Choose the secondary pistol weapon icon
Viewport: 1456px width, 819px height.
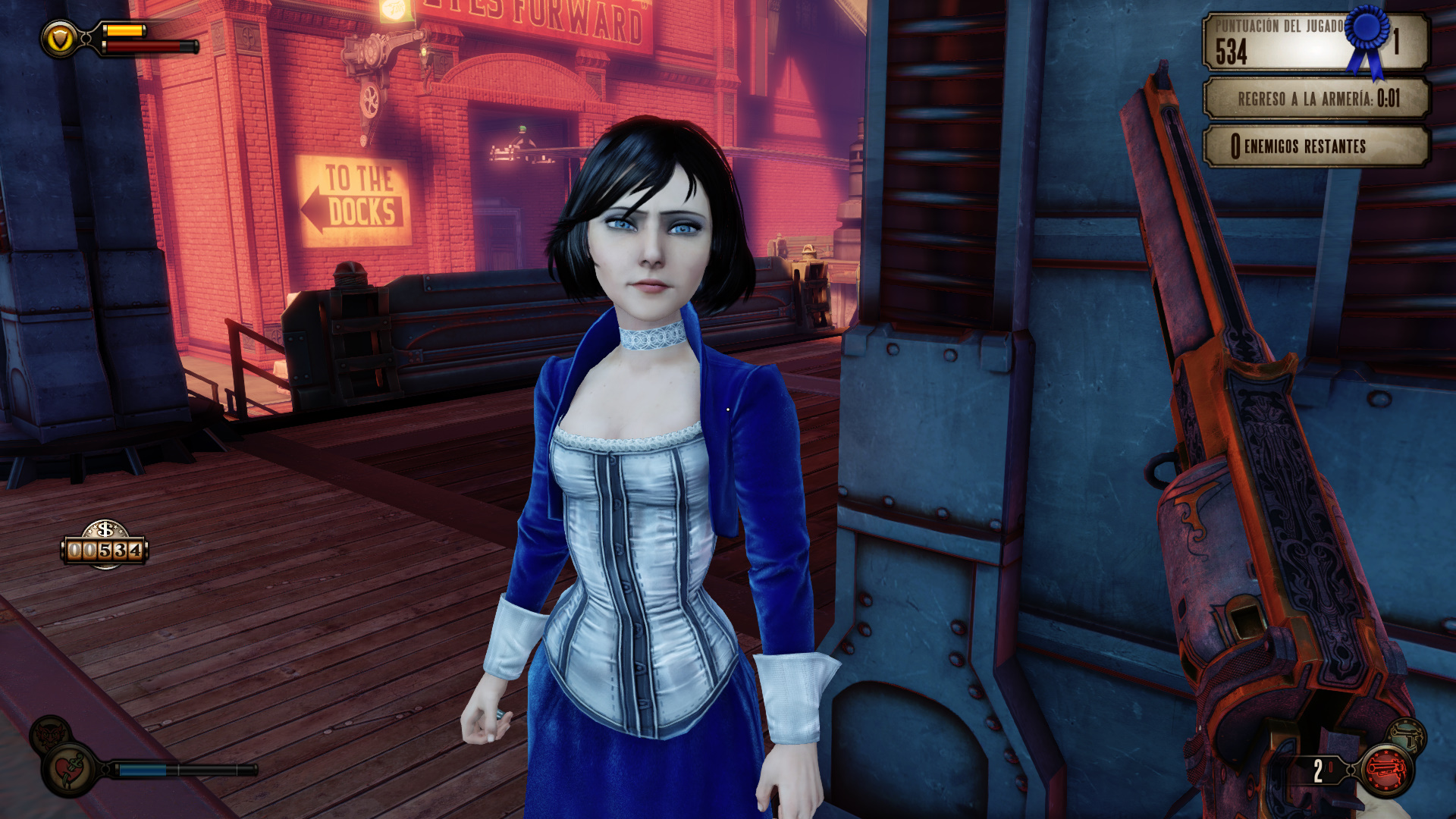[1407, 735]
